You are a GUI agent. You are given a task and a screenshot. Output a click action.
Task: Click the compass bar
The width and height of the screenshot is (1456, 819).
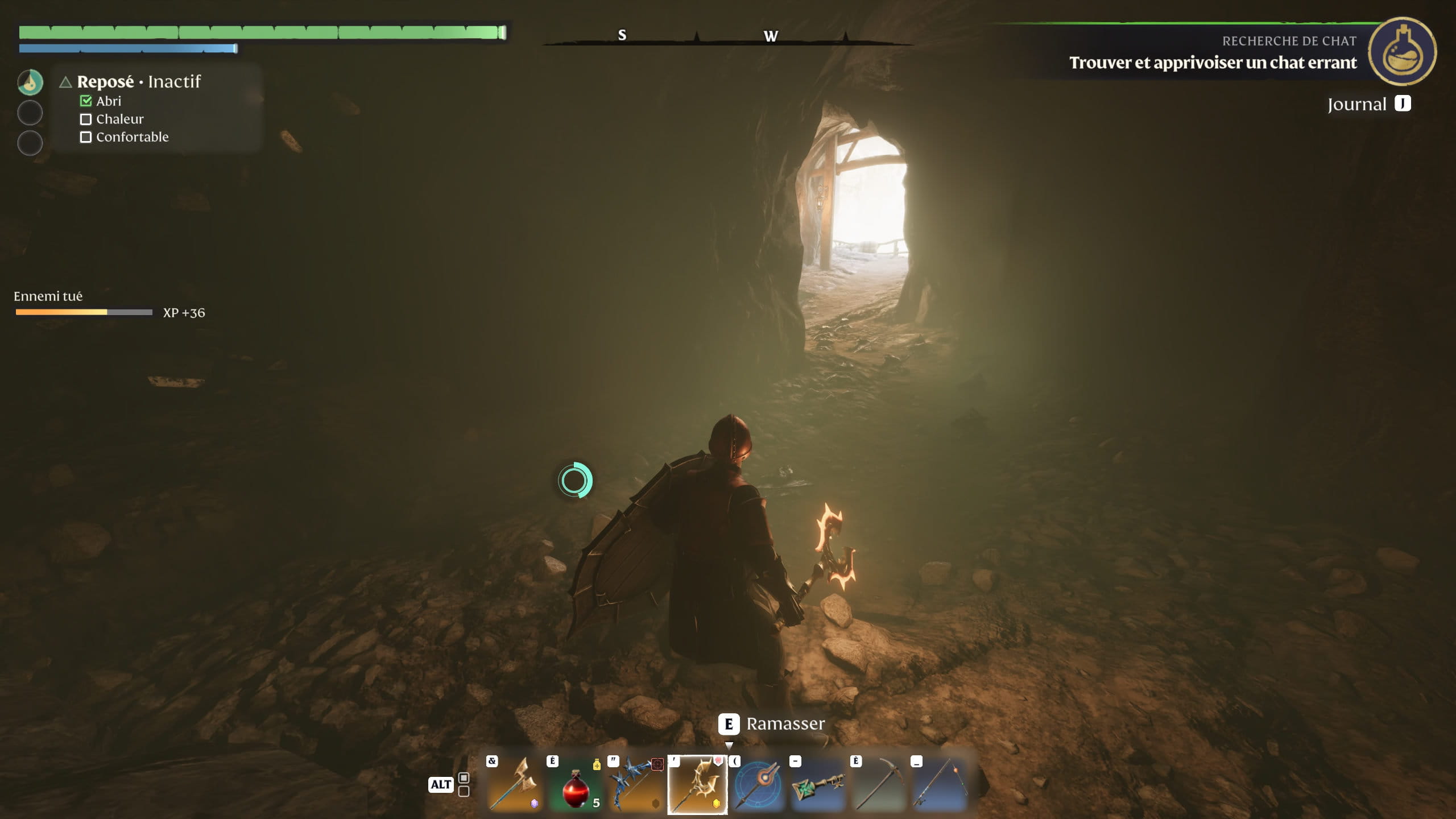728,36
